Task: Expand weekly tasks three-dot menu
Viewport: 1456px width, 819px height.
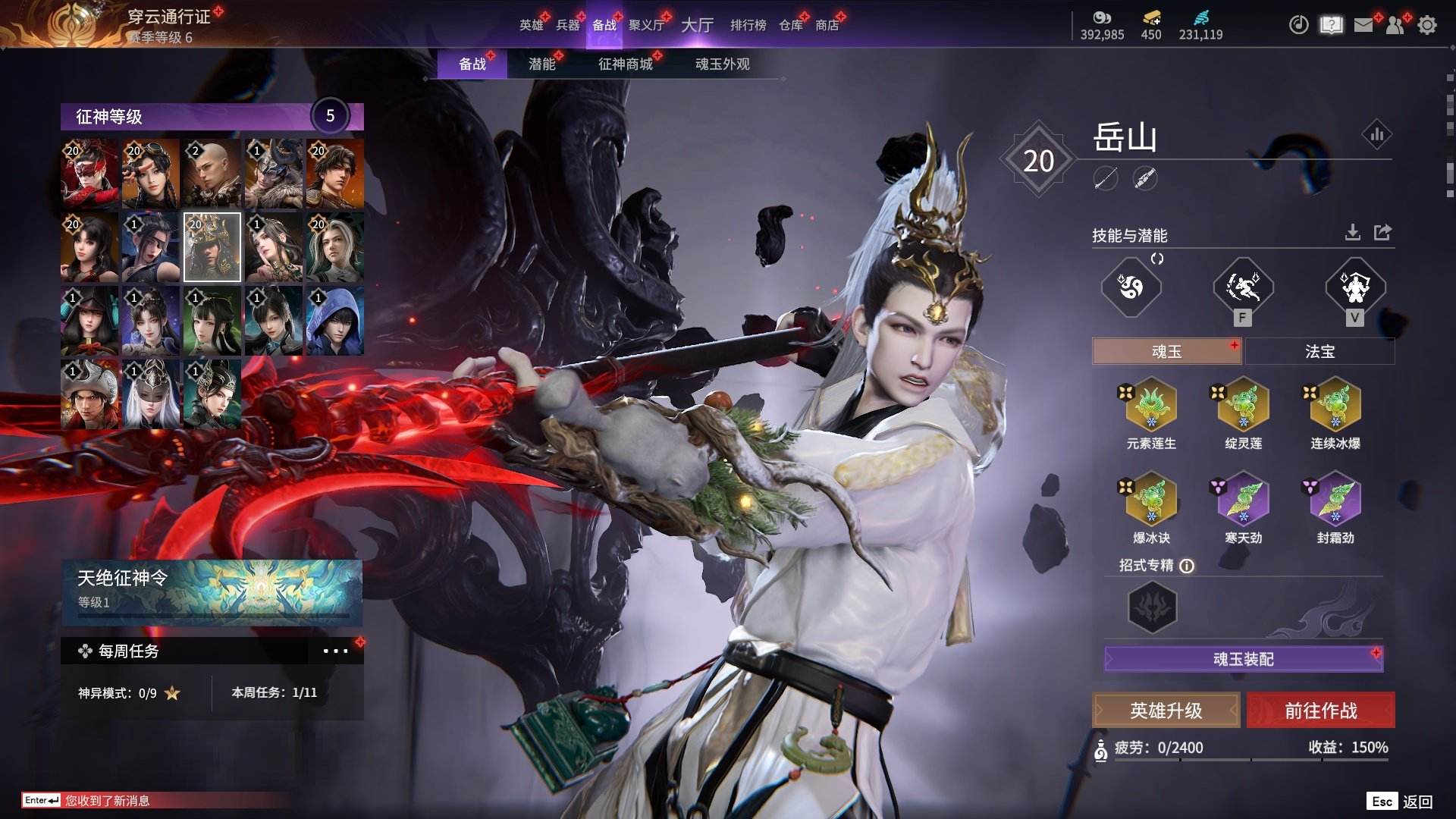Action: 335,651
